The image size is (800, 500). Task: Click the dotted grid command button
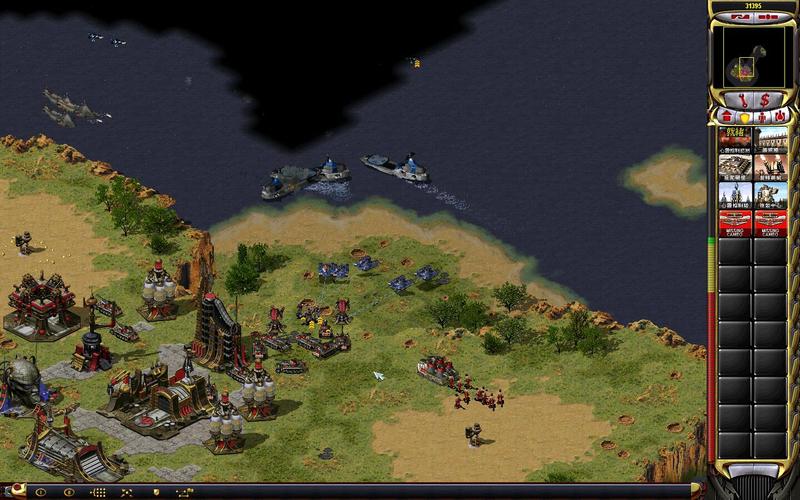point(98,492)
